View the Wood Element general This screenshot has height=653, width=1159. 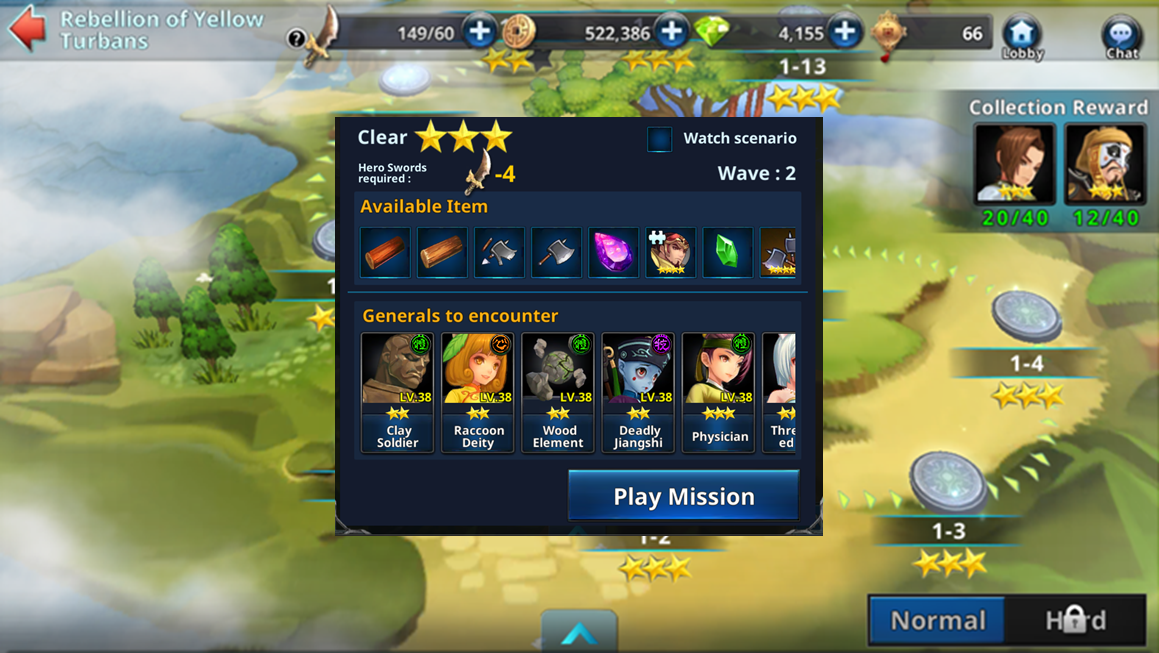(x=558, y=392)
